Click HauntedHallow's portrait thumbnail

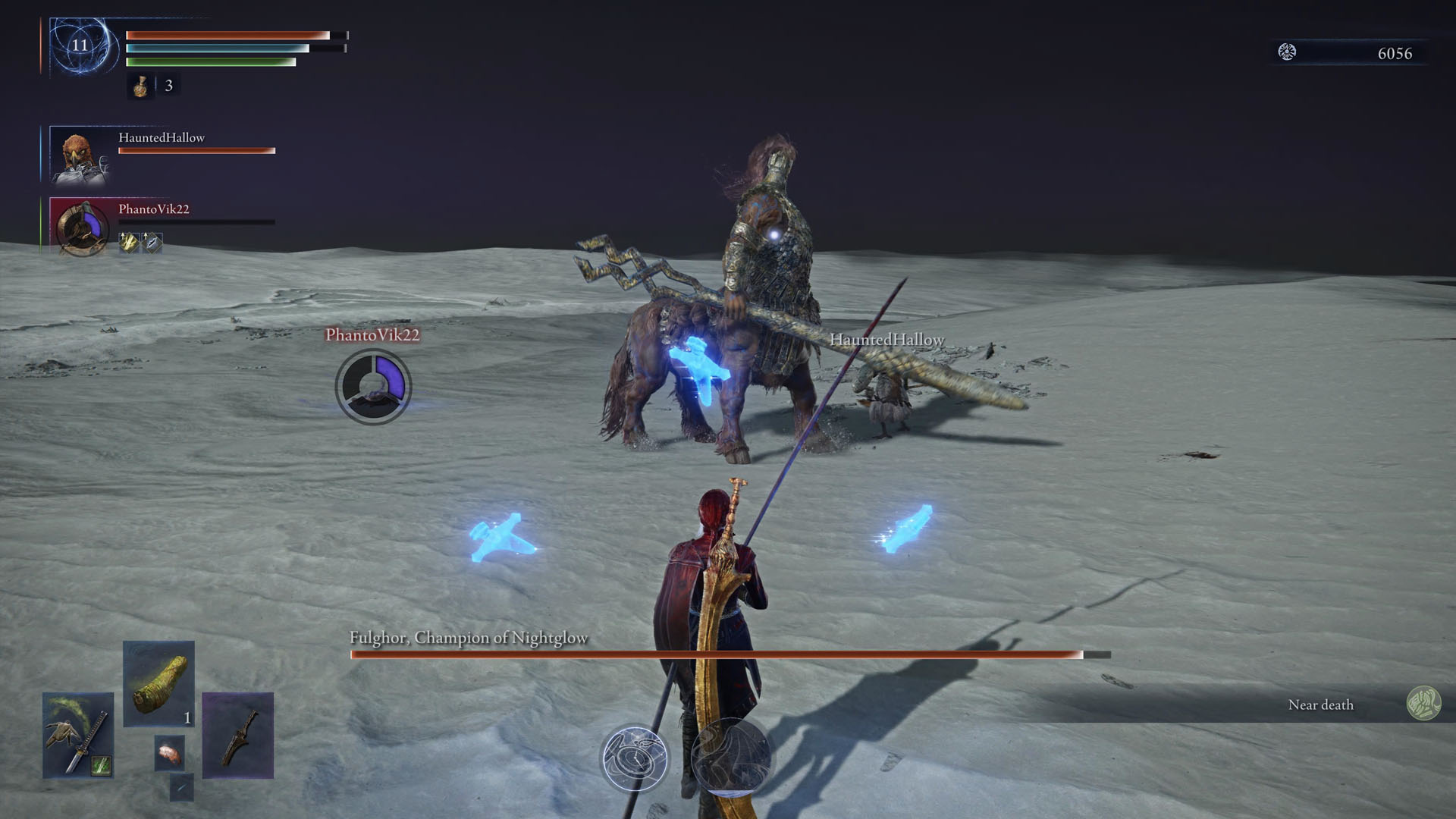pyautogui.click(x=80, y=155)
